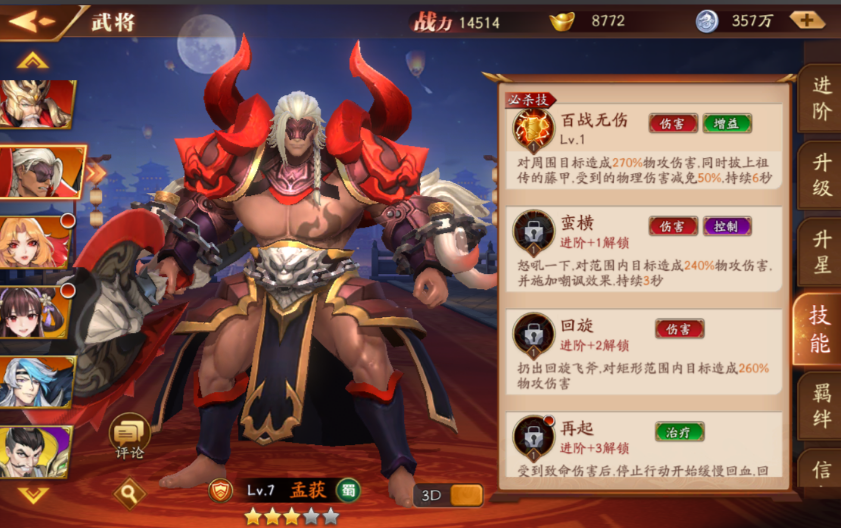Select the silver-haired blue hero portrait
Viewport: 841px width, 528px height.
35,381
